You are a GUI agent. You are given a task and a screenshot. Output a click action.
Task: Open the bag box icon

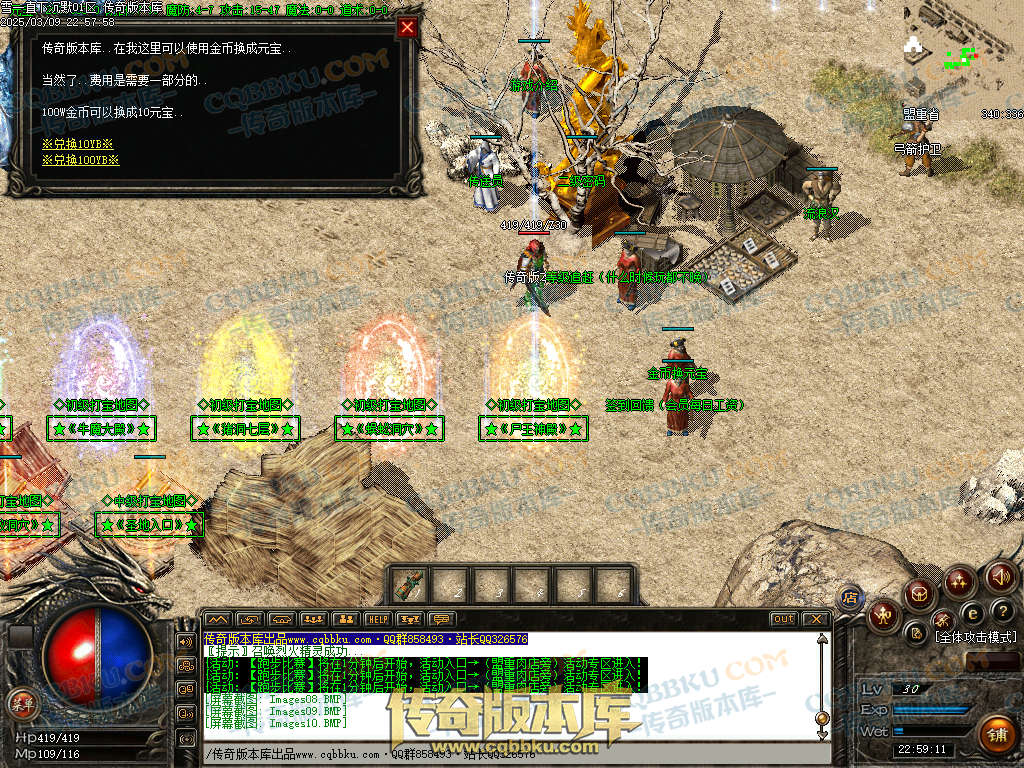tap(920, 596)
